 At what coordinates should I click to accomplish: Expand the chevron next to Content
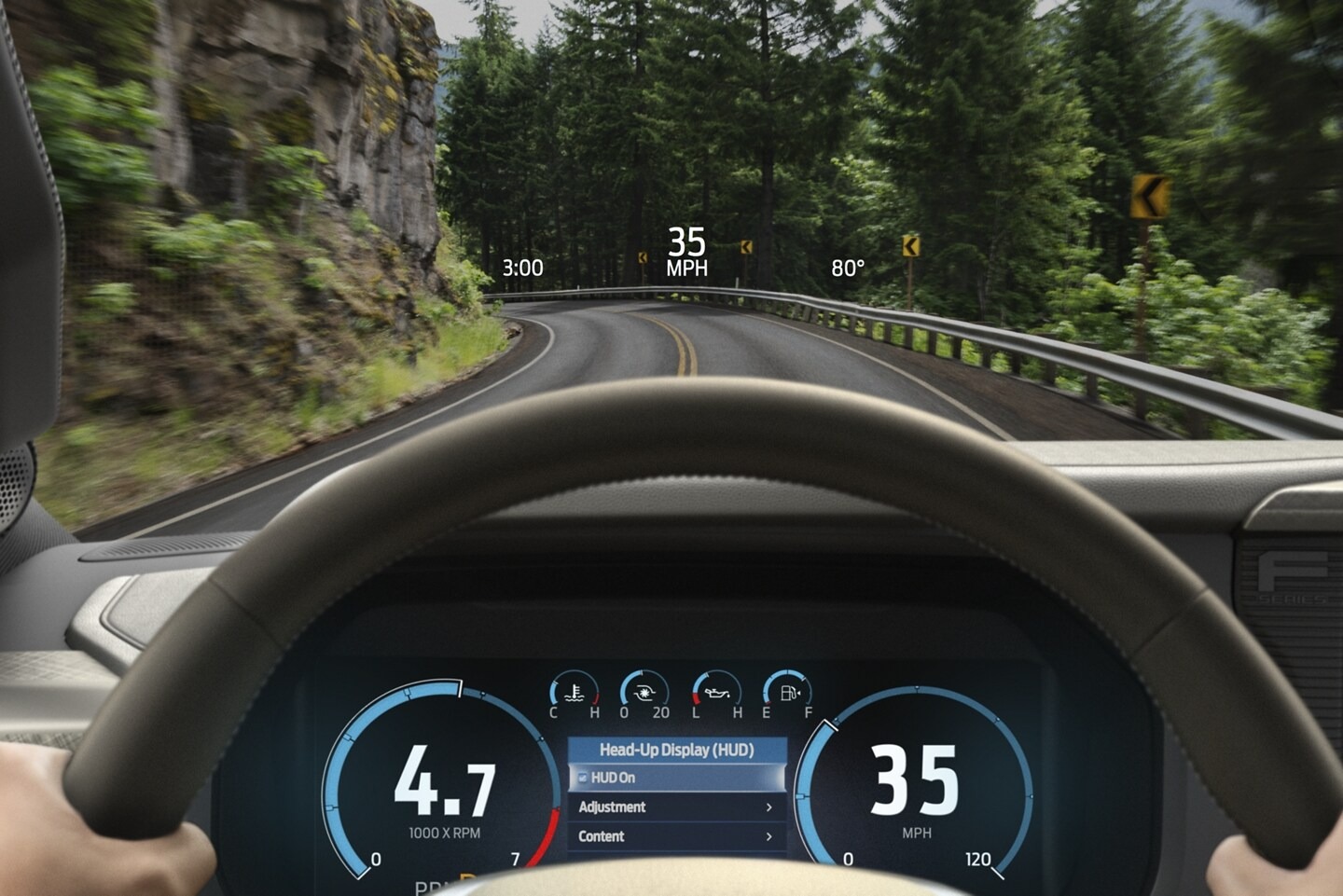(x=769, y=836)
